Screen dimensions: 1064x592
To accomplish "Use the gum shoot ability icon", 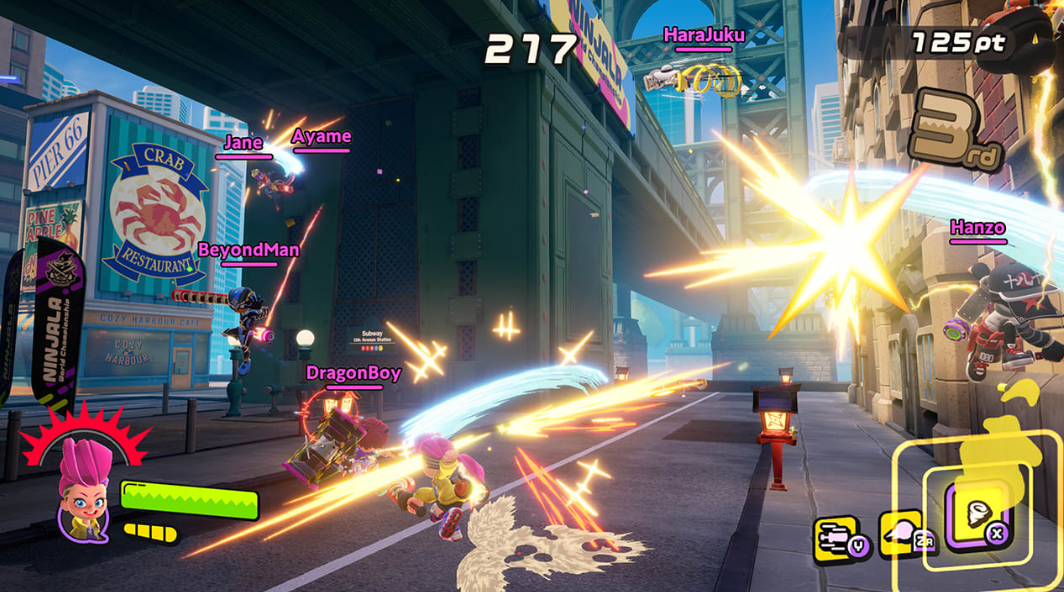I will click(900, 533).
